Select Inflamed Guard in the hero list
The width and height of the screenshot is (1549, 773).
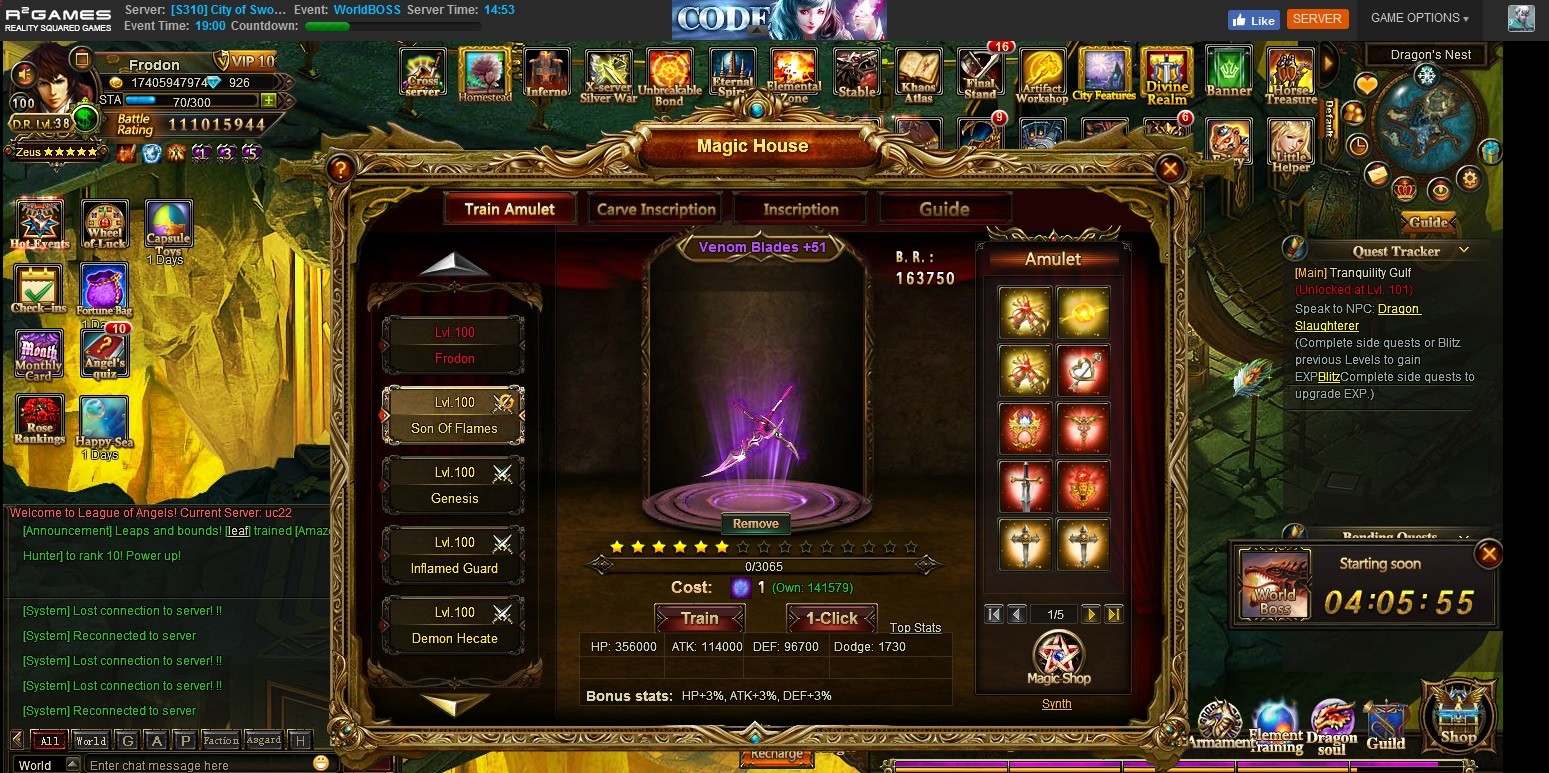coord(454,555)
